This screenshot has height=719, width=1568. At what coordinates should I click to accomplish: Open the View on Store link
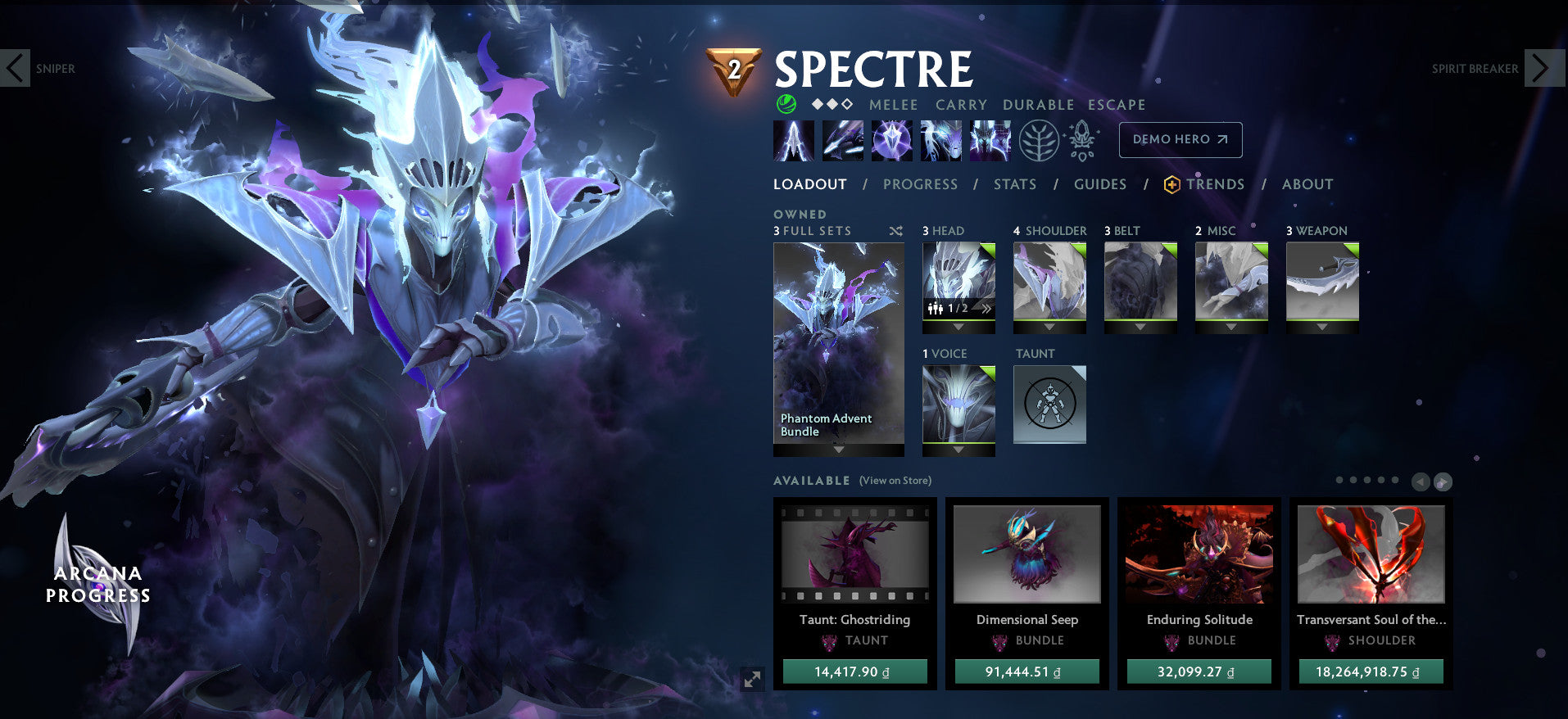point(895,481)
